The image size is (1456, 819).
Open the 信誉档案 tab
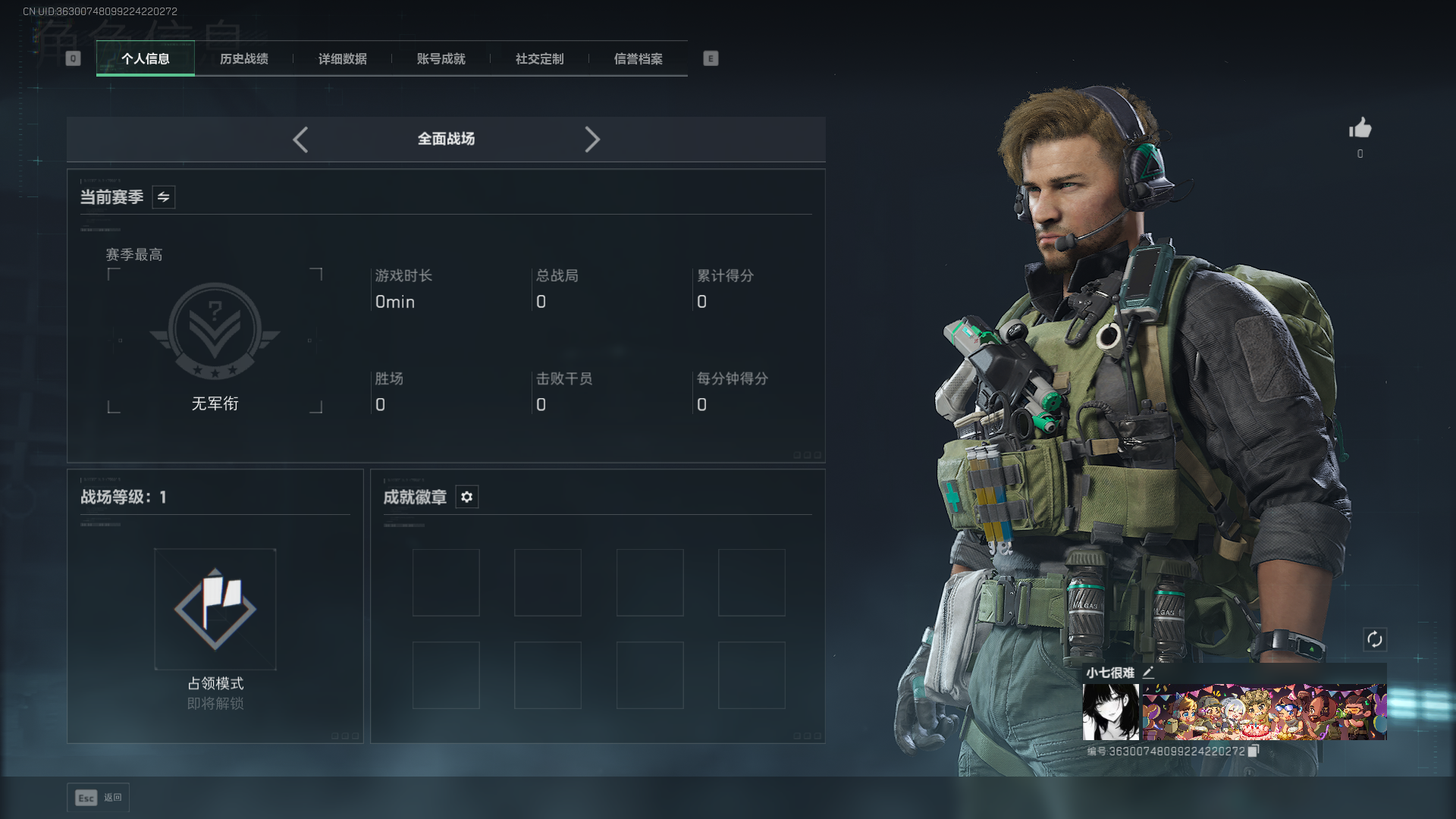[638, 58]
